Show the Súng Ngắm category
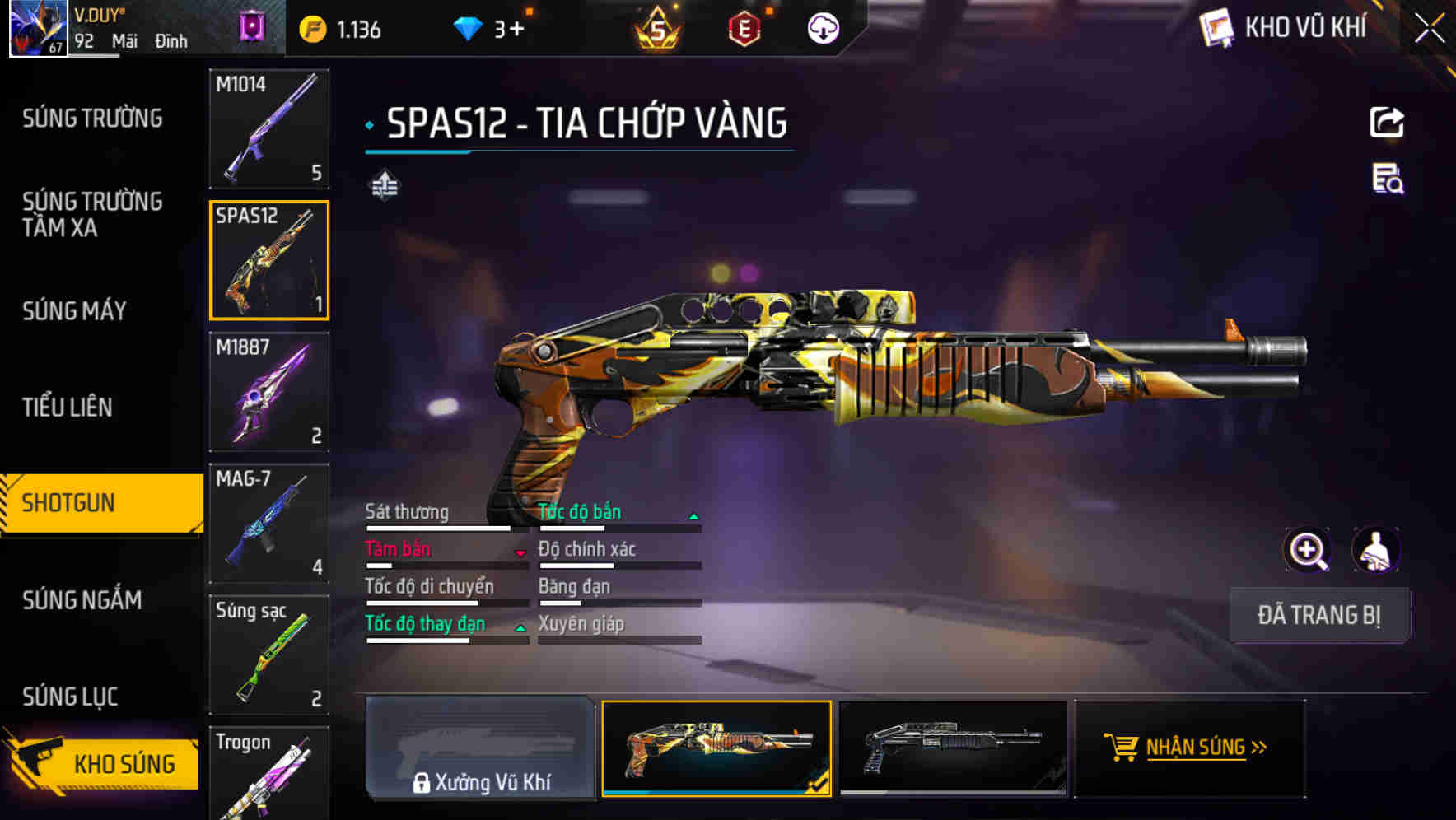The height and width of the screenshot is (820, 1456). (x=82, y=600)
